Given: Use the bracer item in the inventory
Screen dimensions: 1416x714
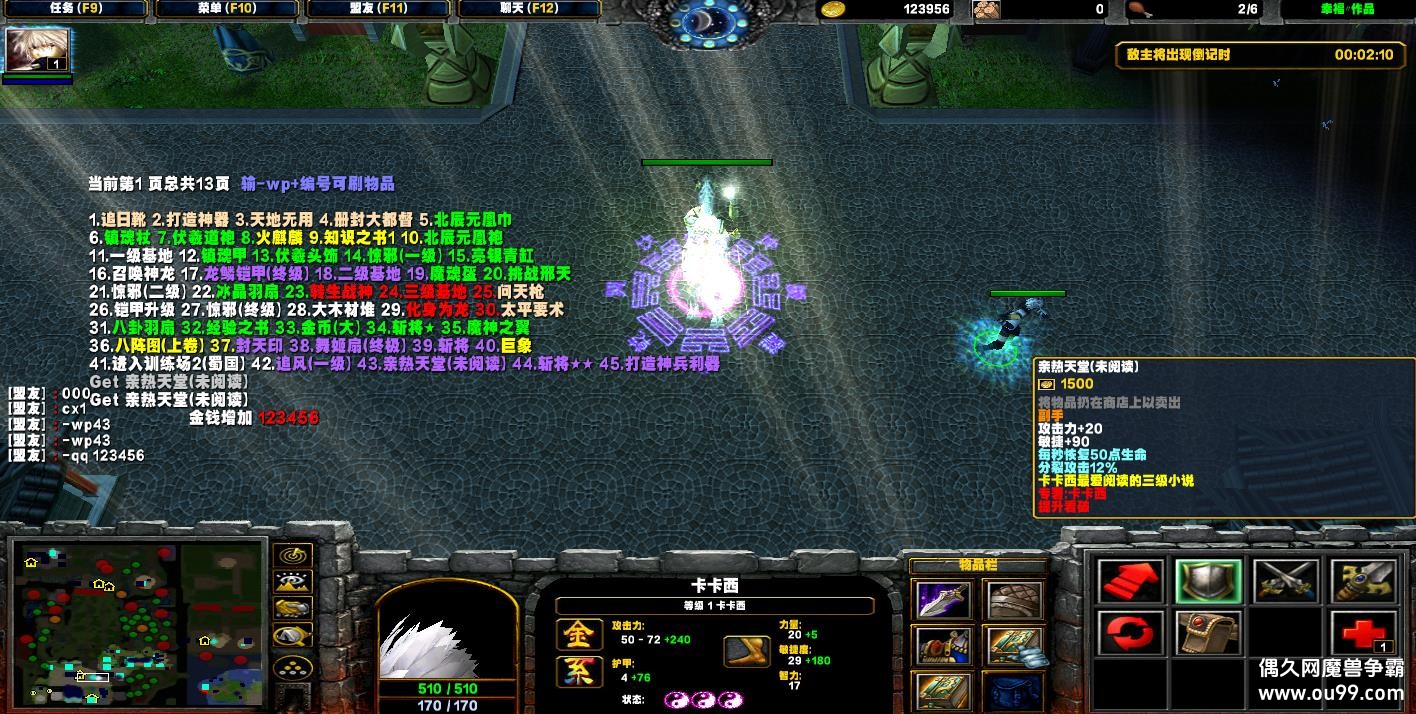Looking at the screenshot, I should click(1014, 601).
